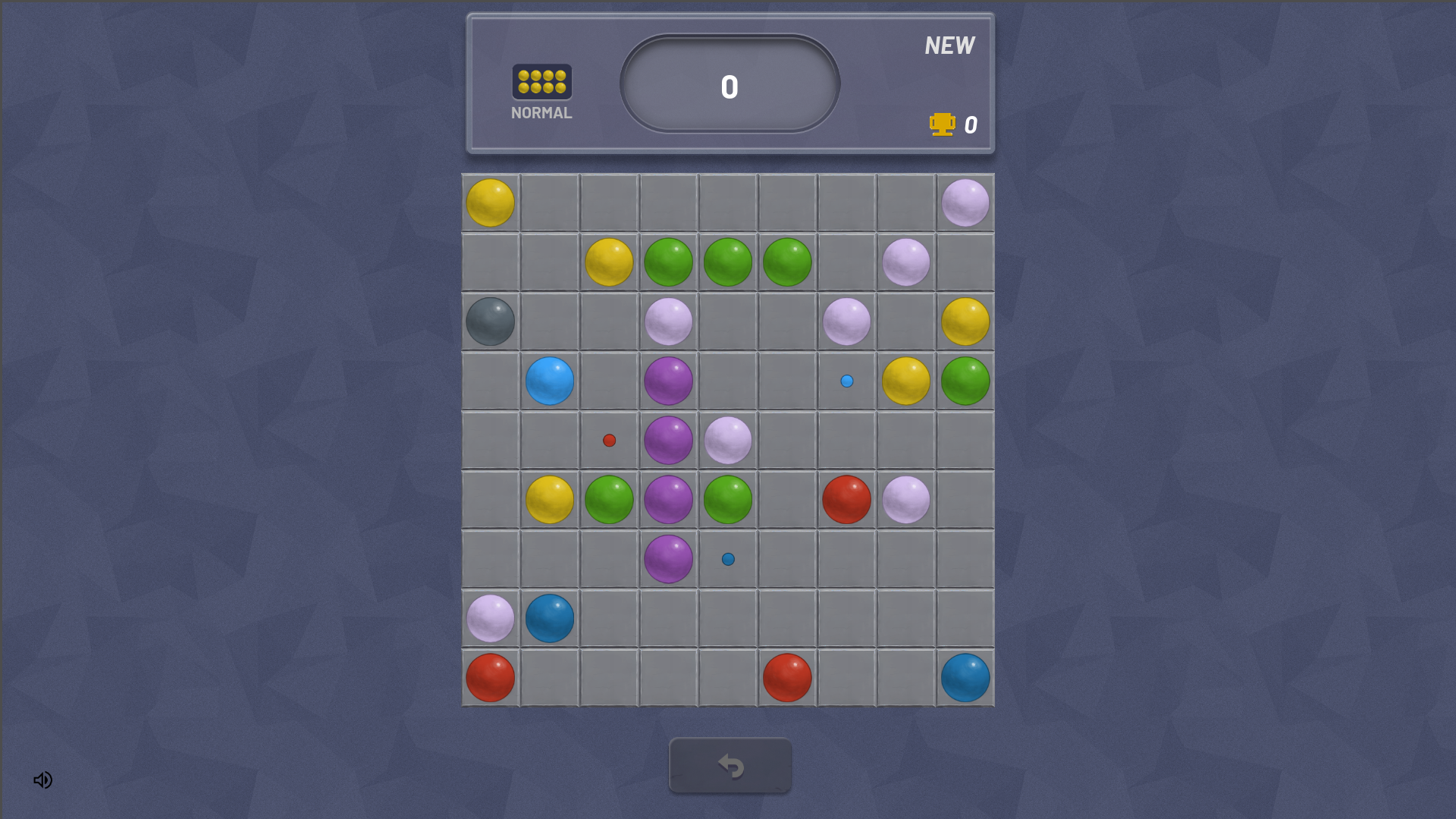Click the undo arrow icon
The height and width of the screenshot is (819, 1456).
tap(730, 765)
